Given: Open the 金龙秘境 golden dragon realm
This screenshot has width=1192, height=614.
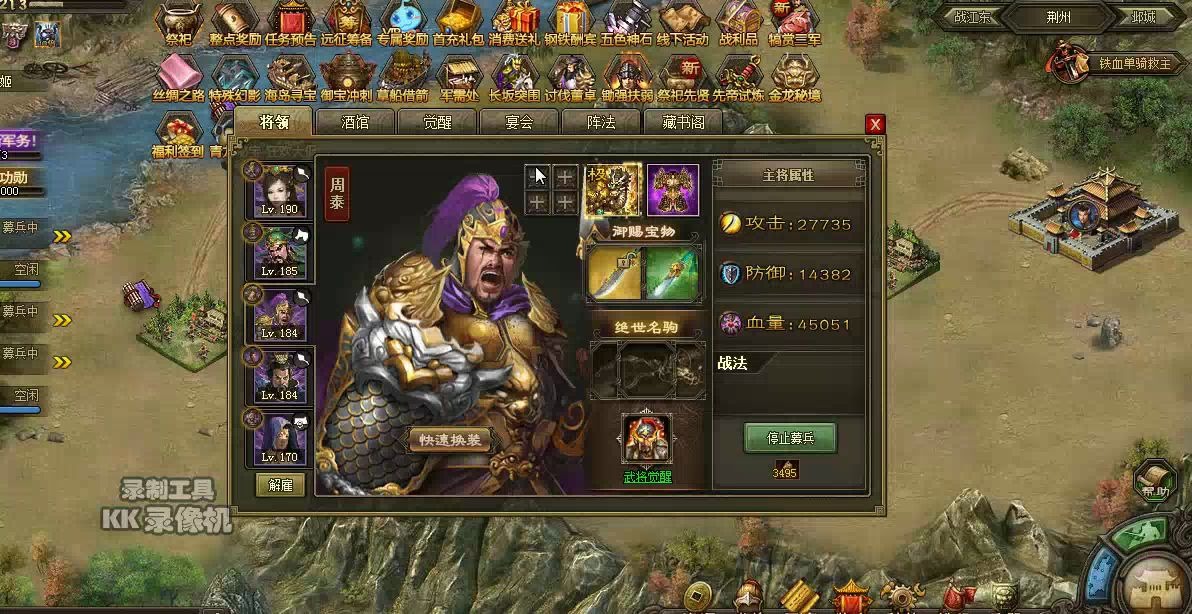Looking at the screenshot, I should (x=795, y=78).
